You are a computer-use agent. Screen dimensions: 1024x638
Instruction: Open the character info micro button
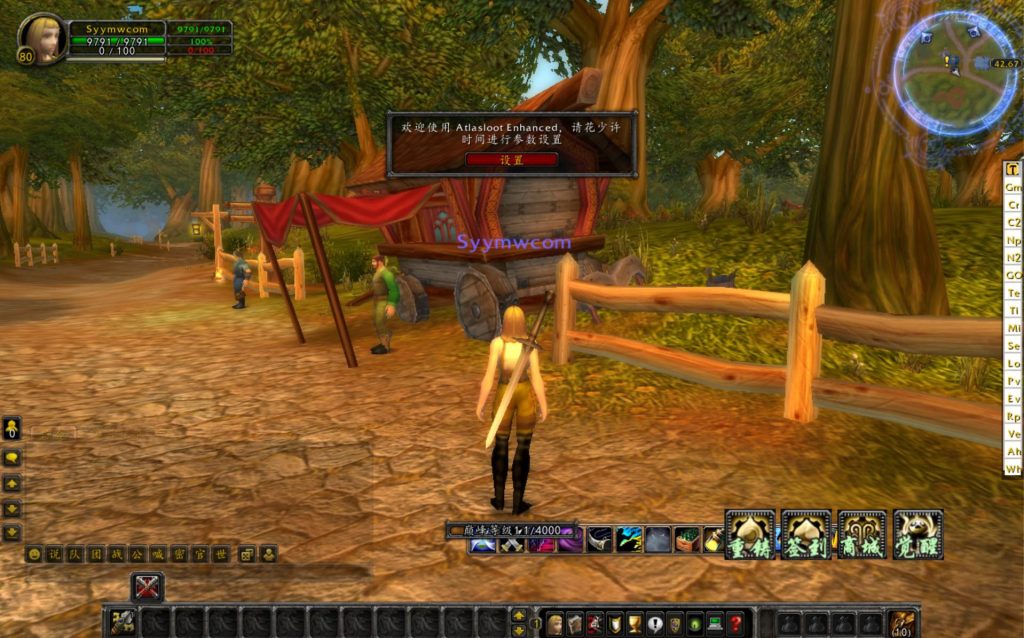click(555, 623)
